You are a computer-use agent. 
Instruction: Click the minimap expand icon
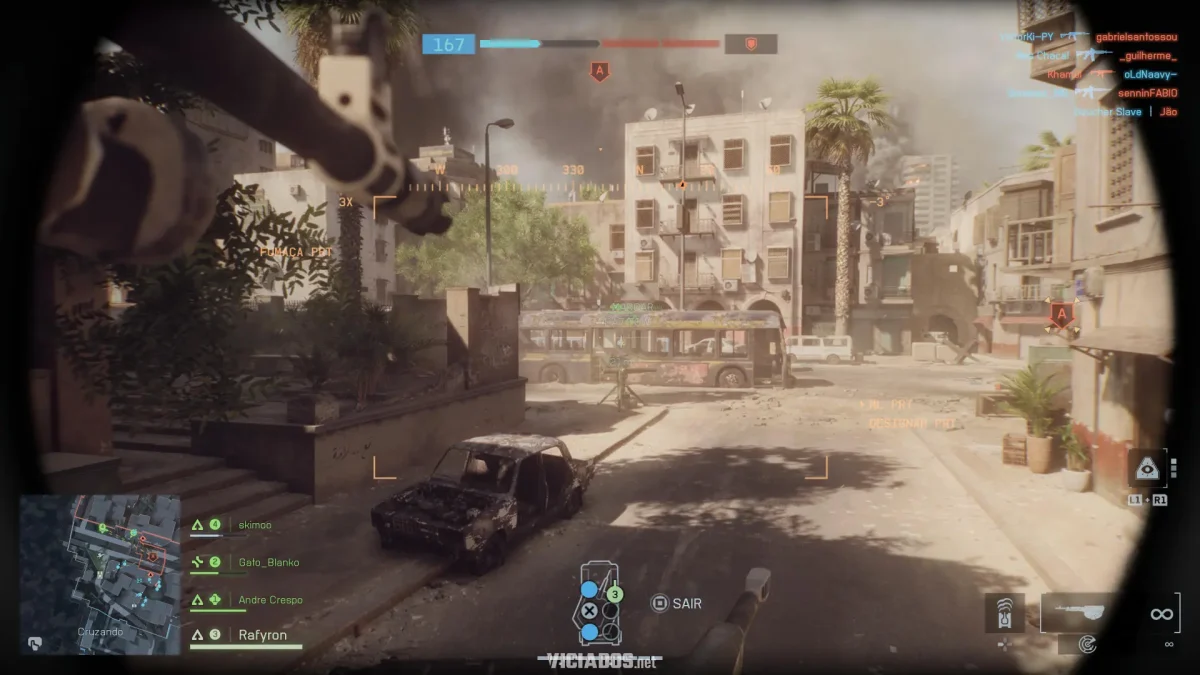coord(35,643)
